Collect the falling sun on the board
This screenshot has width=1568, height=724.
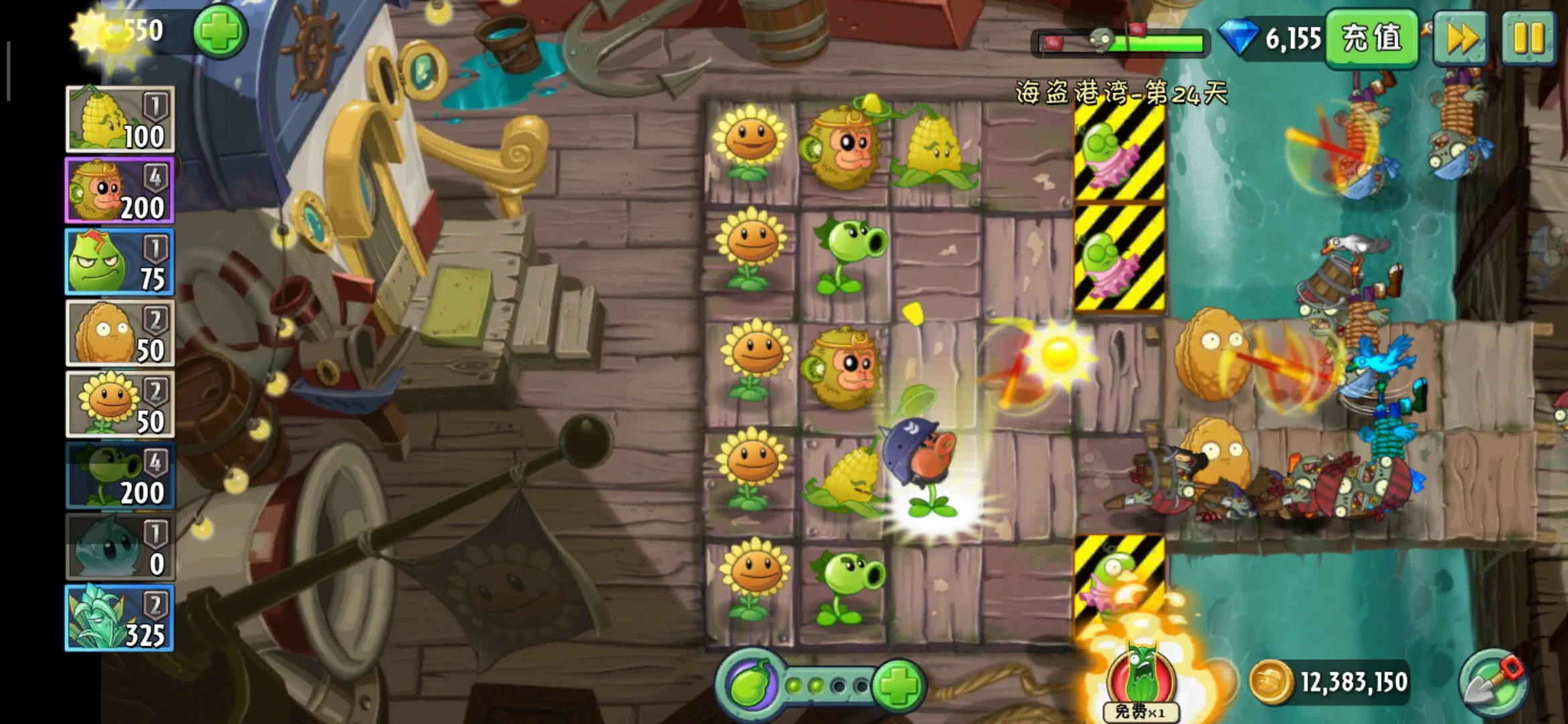point(1059,354)
